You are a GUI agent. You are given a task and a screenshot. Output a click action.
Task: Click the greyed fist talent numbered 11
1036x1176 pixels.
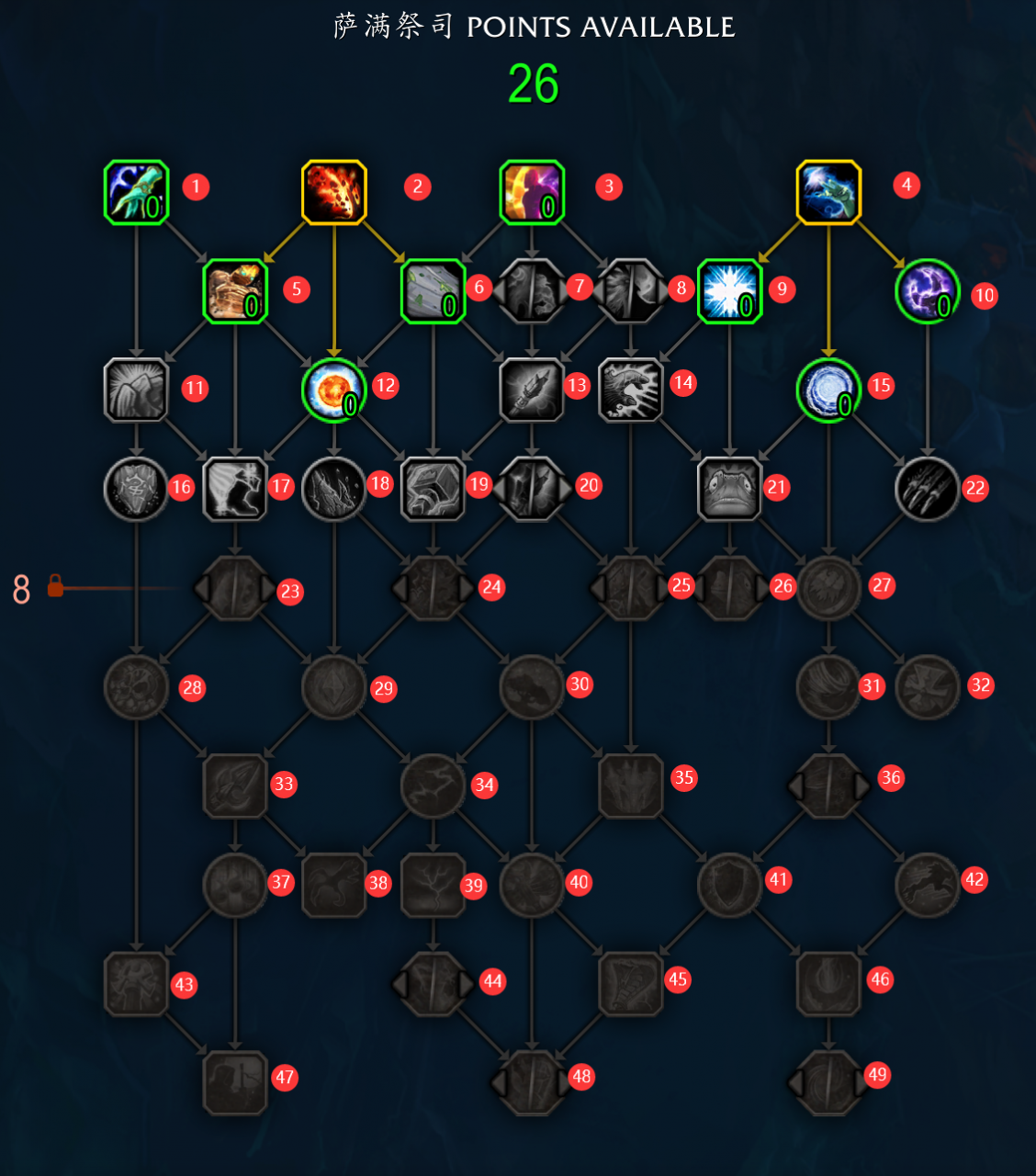coord(136,390)
